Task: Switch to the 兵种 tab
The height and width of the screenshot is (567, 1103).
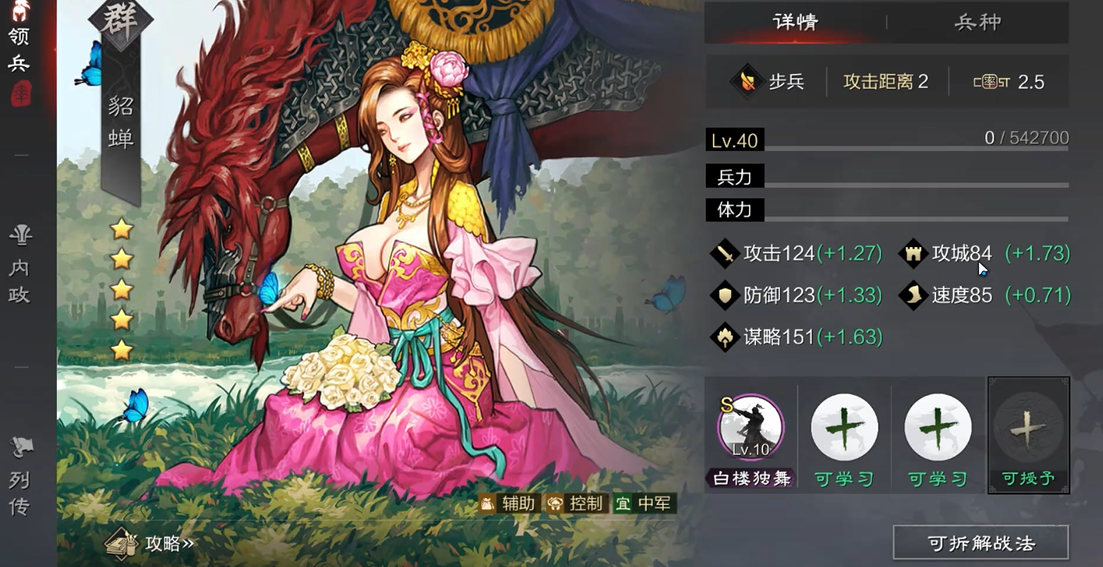Action: click(977, 22)
